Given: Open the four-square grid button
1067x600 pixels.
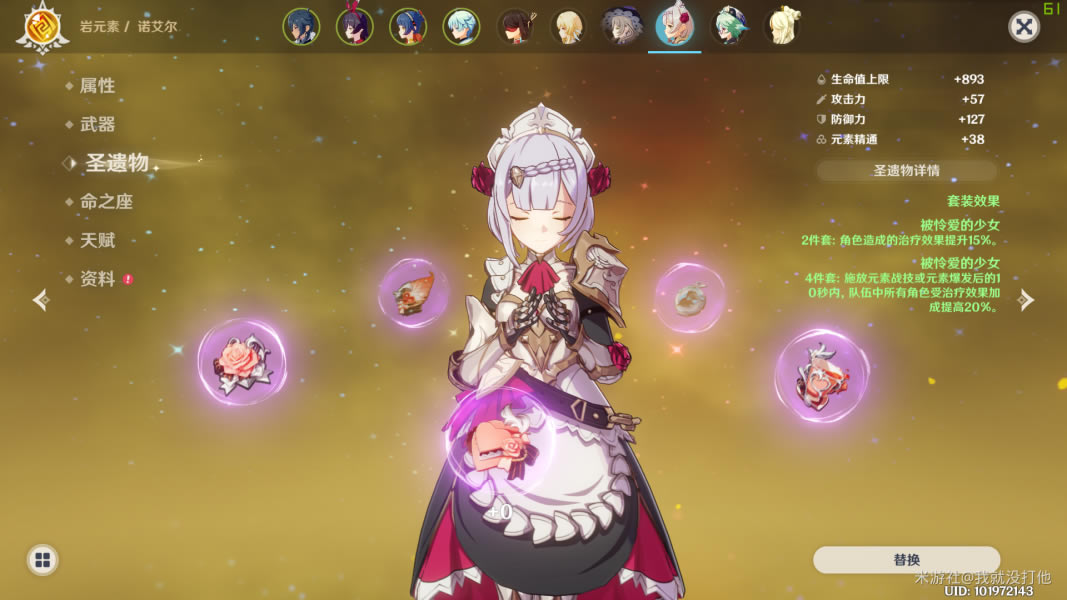Looking at the screenshot, I should click(42, 560).
